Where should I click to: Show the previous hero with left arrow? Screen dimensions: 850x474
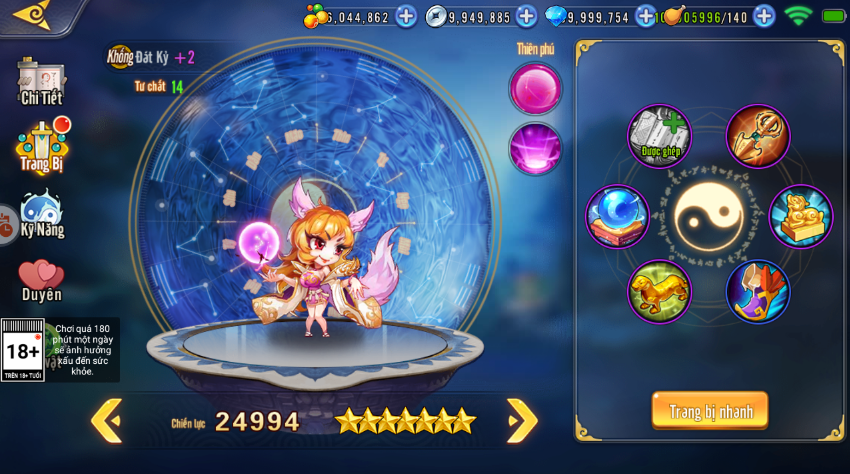(x=106, y=421)
